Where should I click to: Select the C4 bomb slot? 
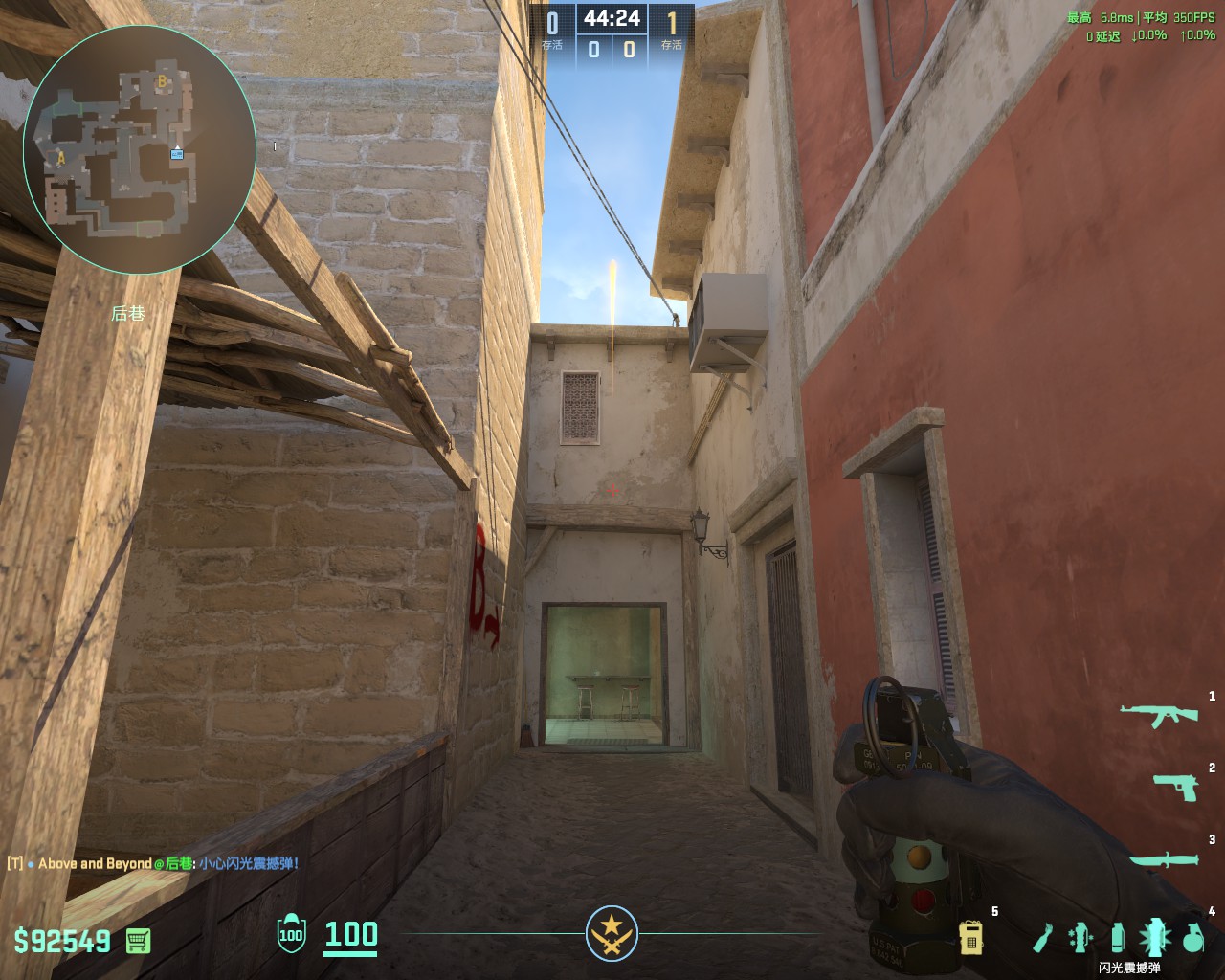pyautogui.click(x=970, y=938)
